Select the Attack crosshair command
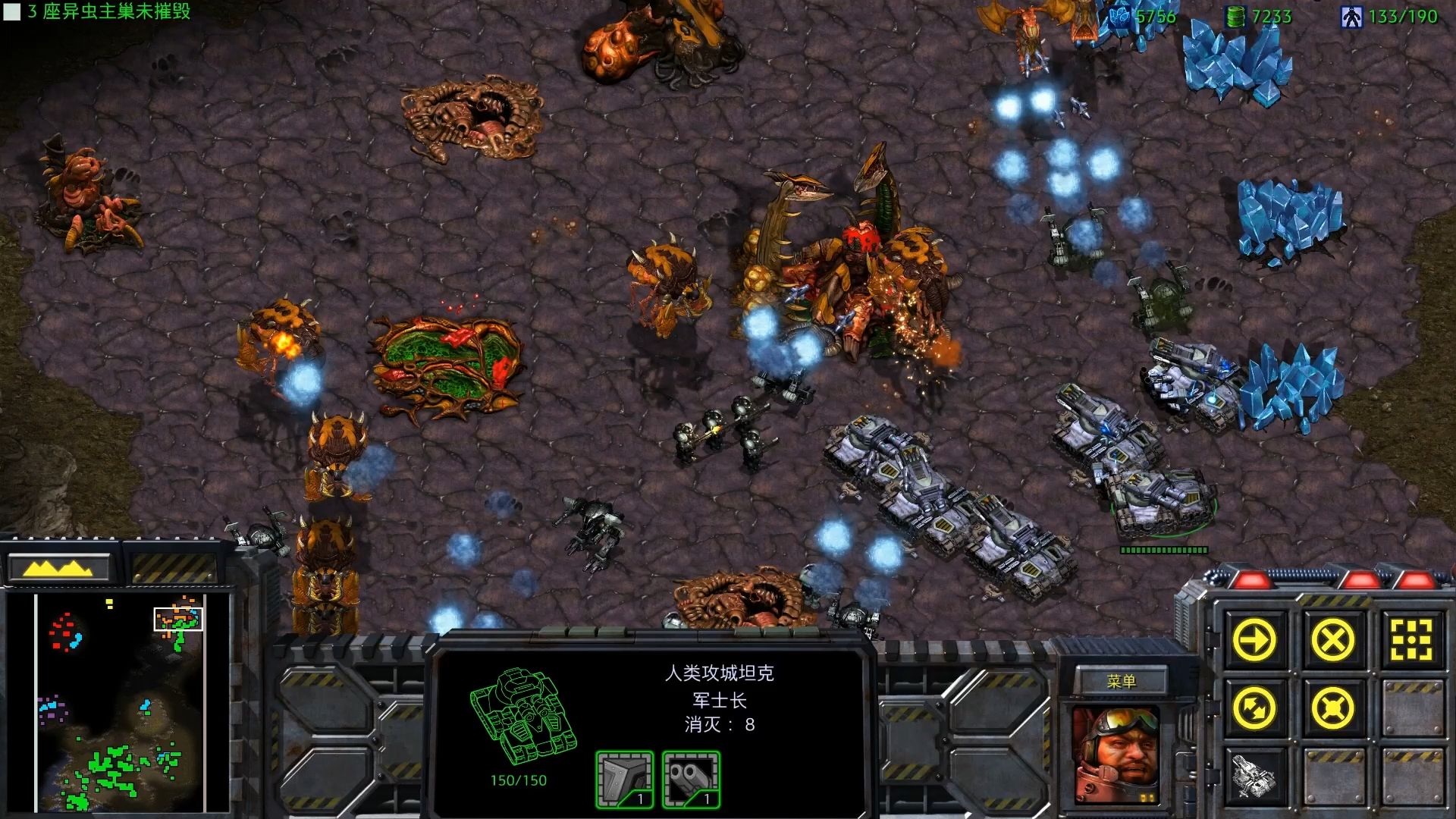The image size is (1456, 819). [1410, 641]
